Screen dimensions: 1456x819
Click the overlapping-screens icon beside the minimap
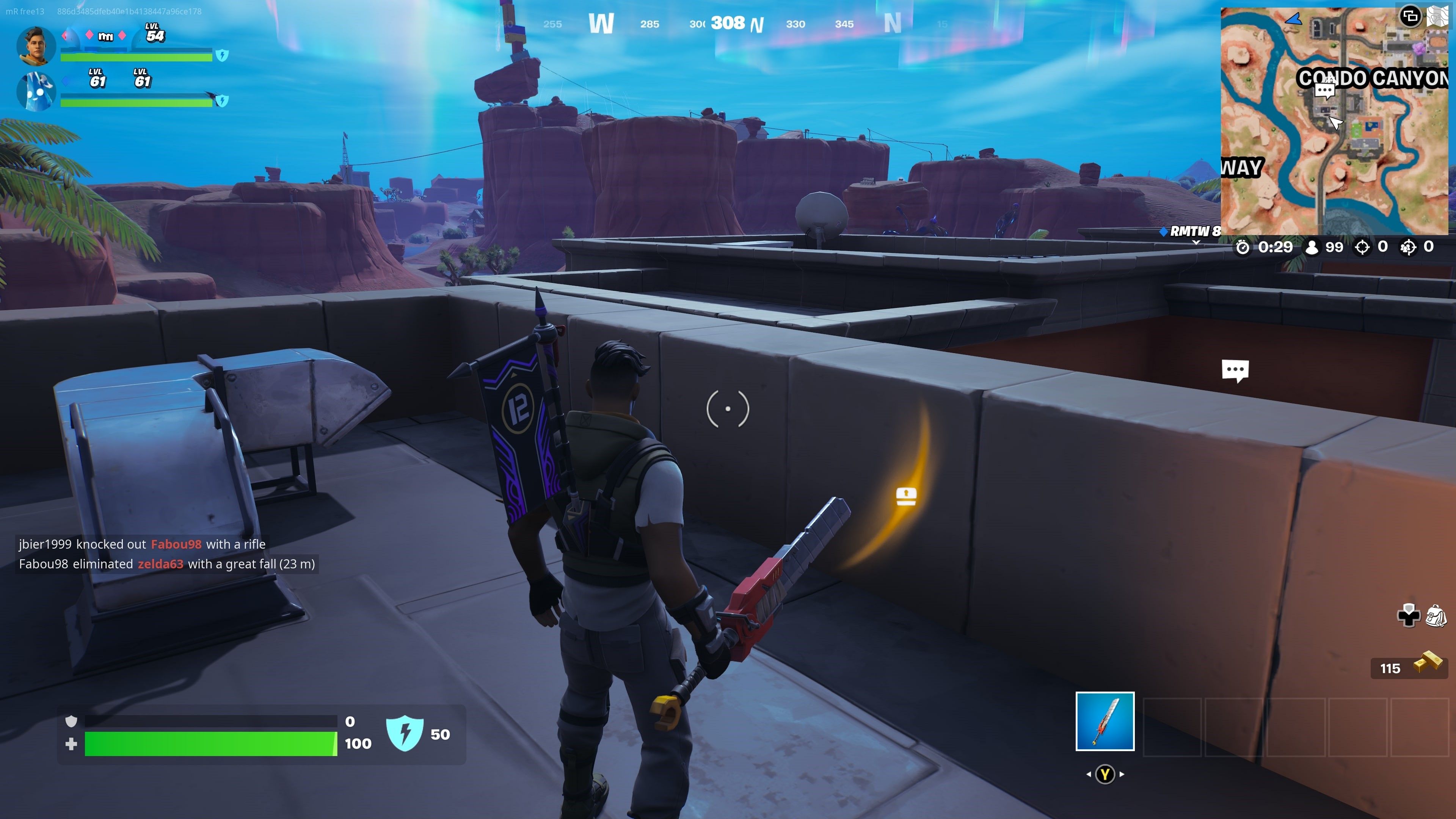pyautogui.click(x=1410, y=17)
